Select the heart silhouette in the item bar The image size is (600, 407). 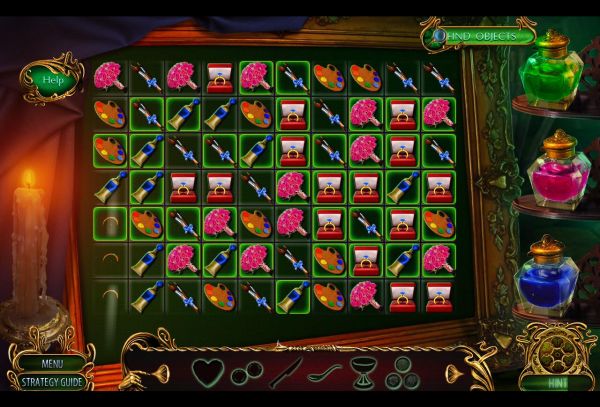coord(207,372)
